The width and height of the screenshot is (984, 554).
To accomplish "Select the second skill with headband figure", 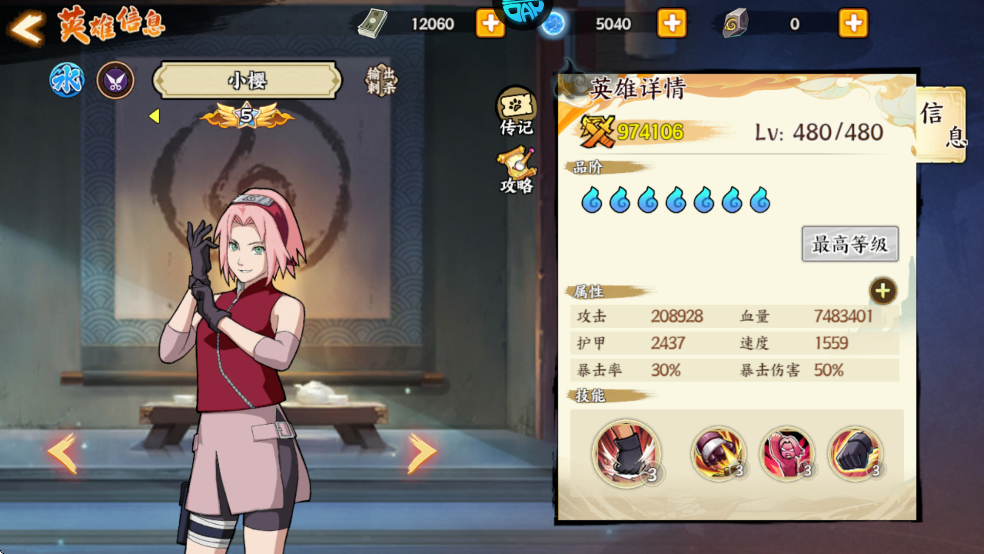I will coord(717,453).
